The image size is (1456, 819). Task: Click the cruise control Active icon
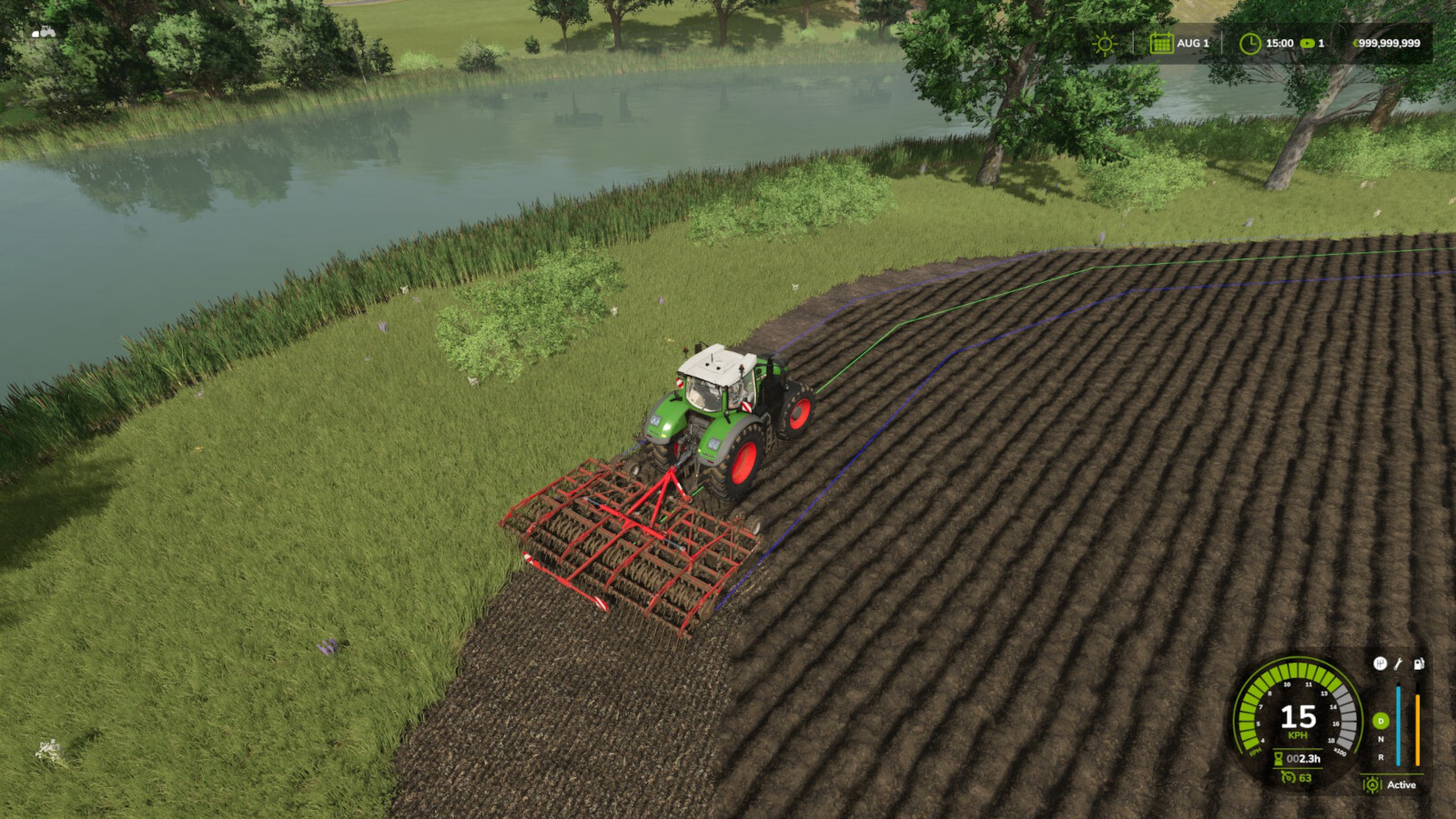pos(1372,784)
